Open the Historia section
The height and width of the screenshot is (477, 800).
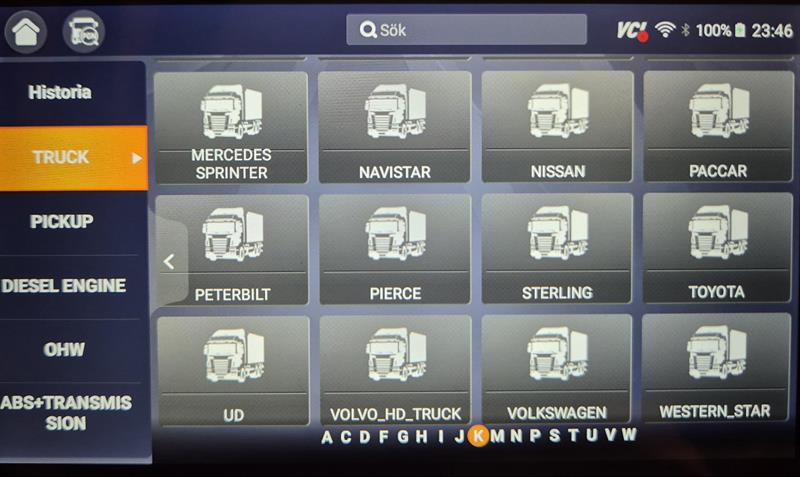pos(60,93)
